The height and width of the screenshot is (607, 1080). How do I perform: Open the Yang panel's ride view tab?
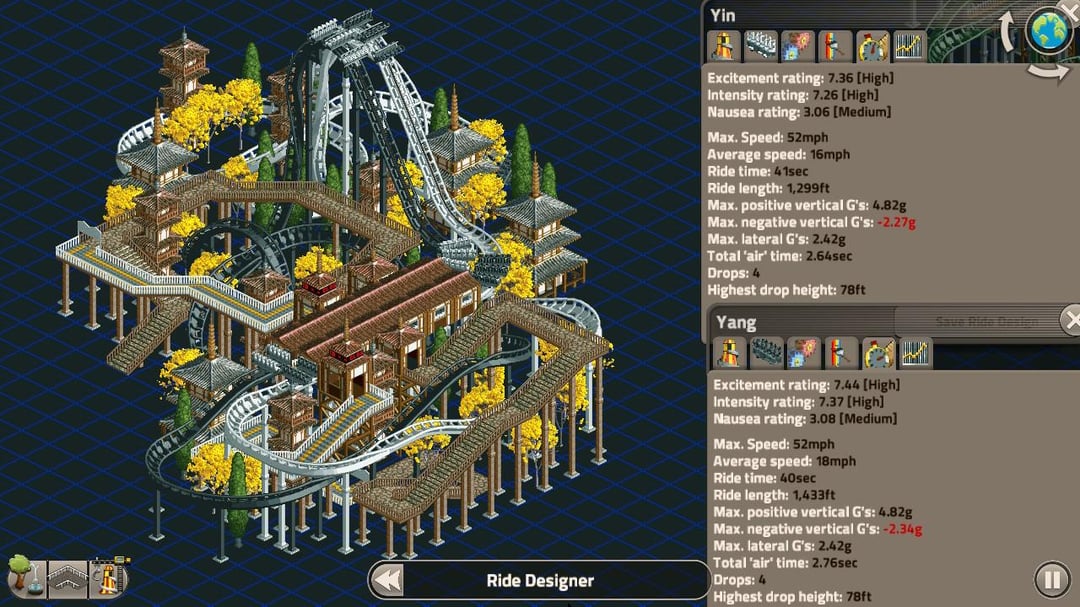(729, 353)
